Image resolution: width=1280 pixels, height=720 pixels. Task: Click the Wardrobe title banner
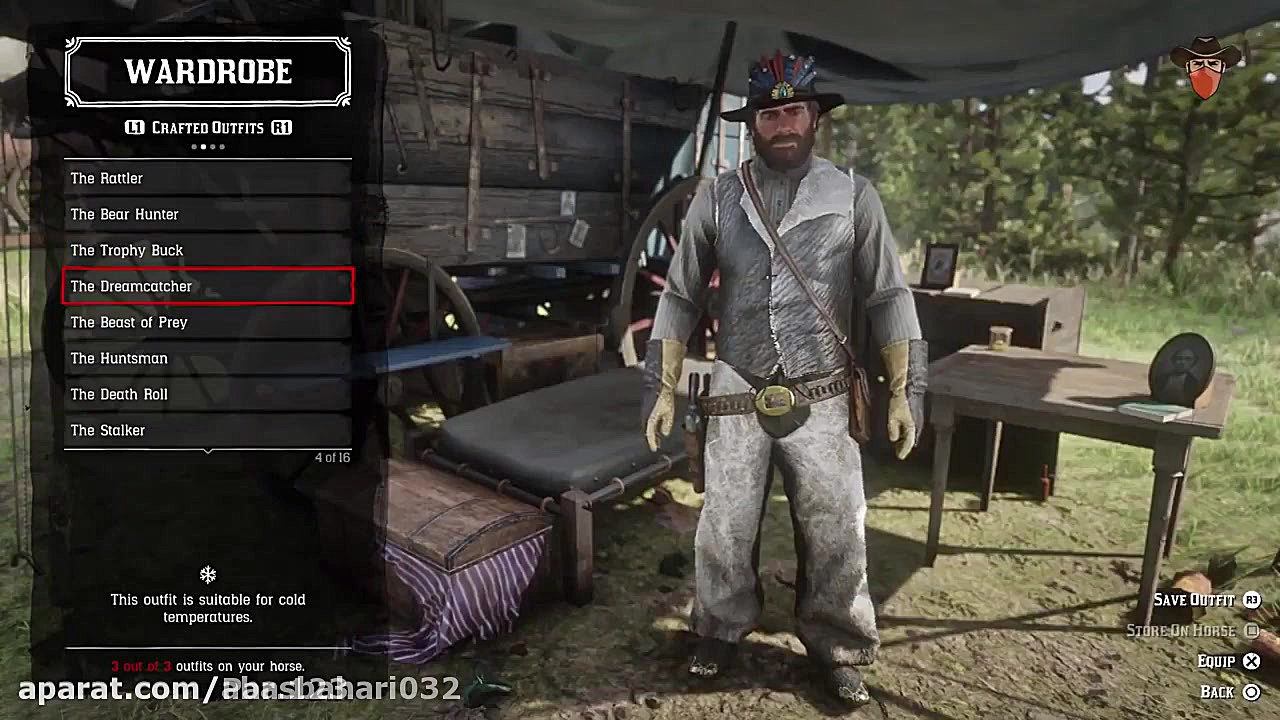(207, 71)
